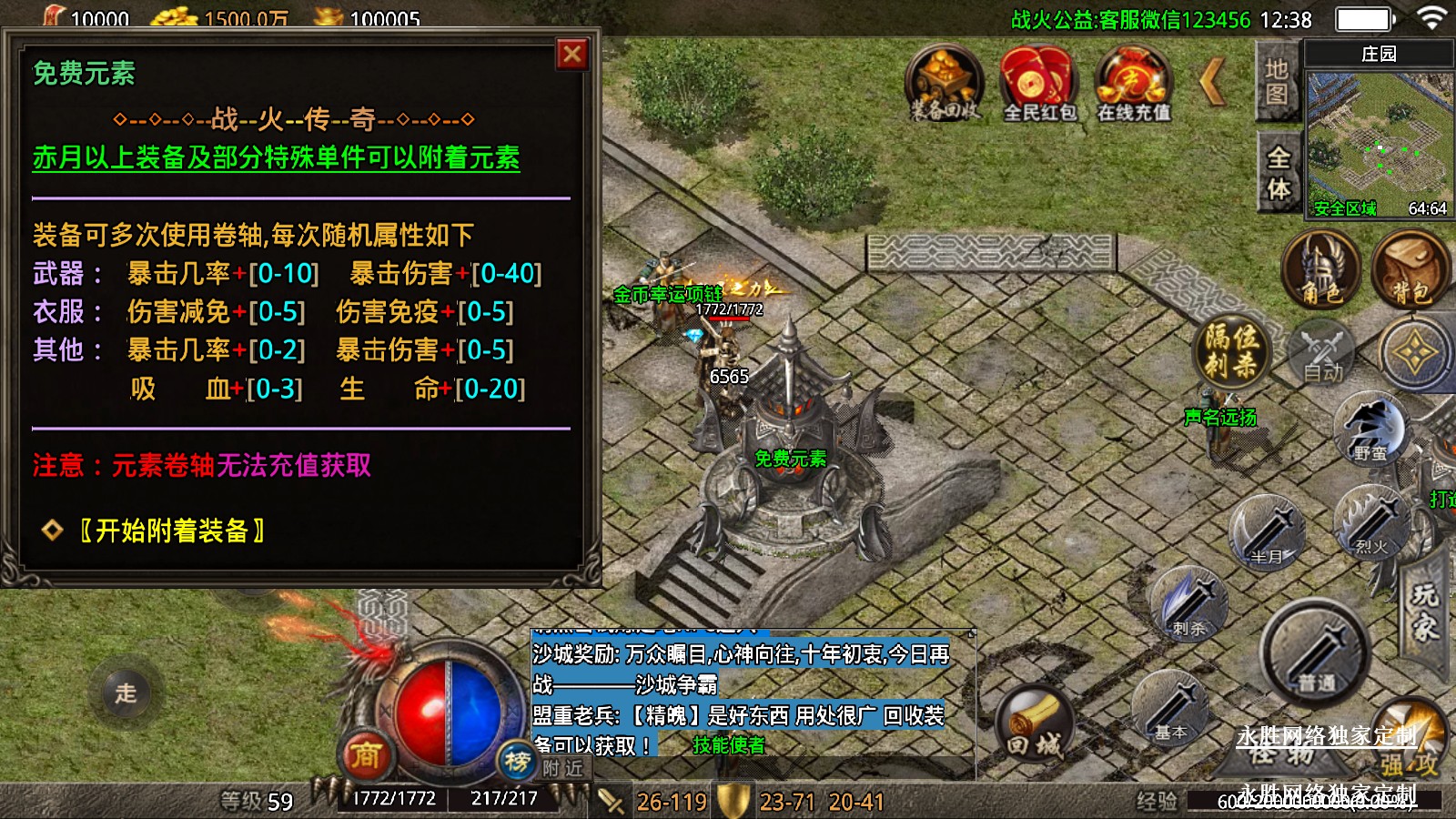Open the 角色 character sheet
This screenshot has height=819, width=1456.
[x=1321, y=269]
